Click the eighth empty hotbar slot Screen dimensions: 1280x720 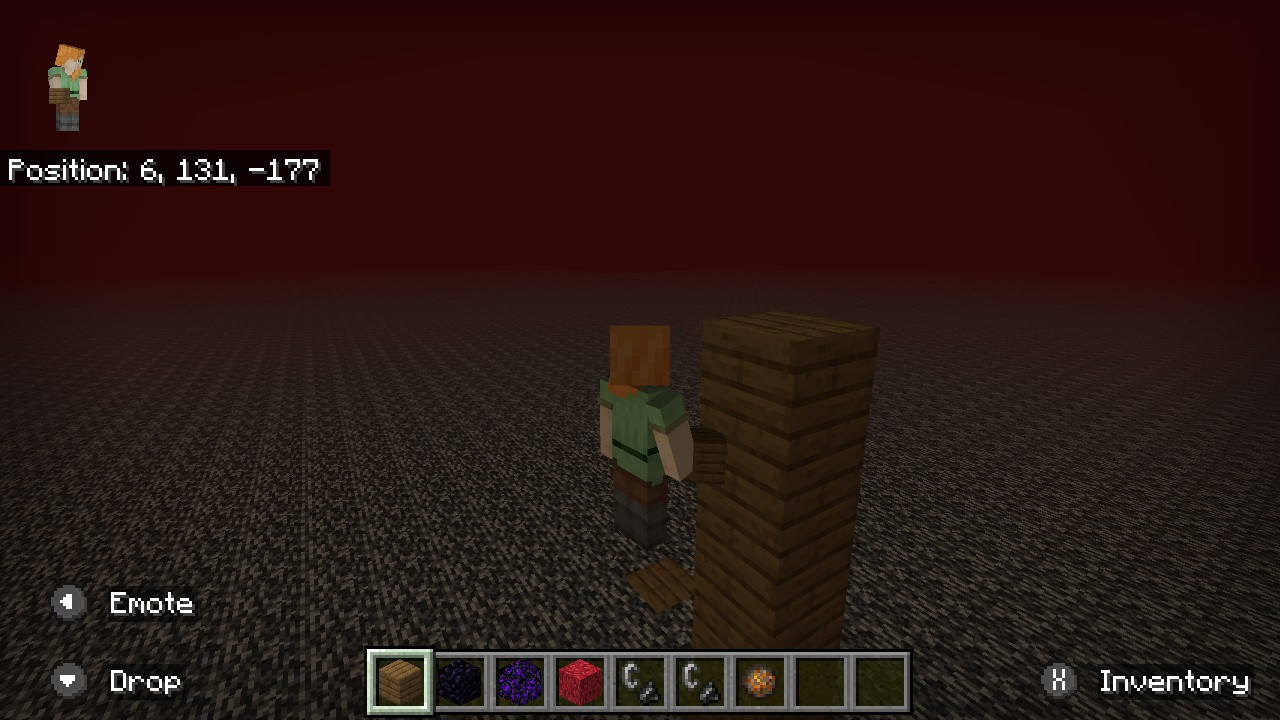coord(820,682)
